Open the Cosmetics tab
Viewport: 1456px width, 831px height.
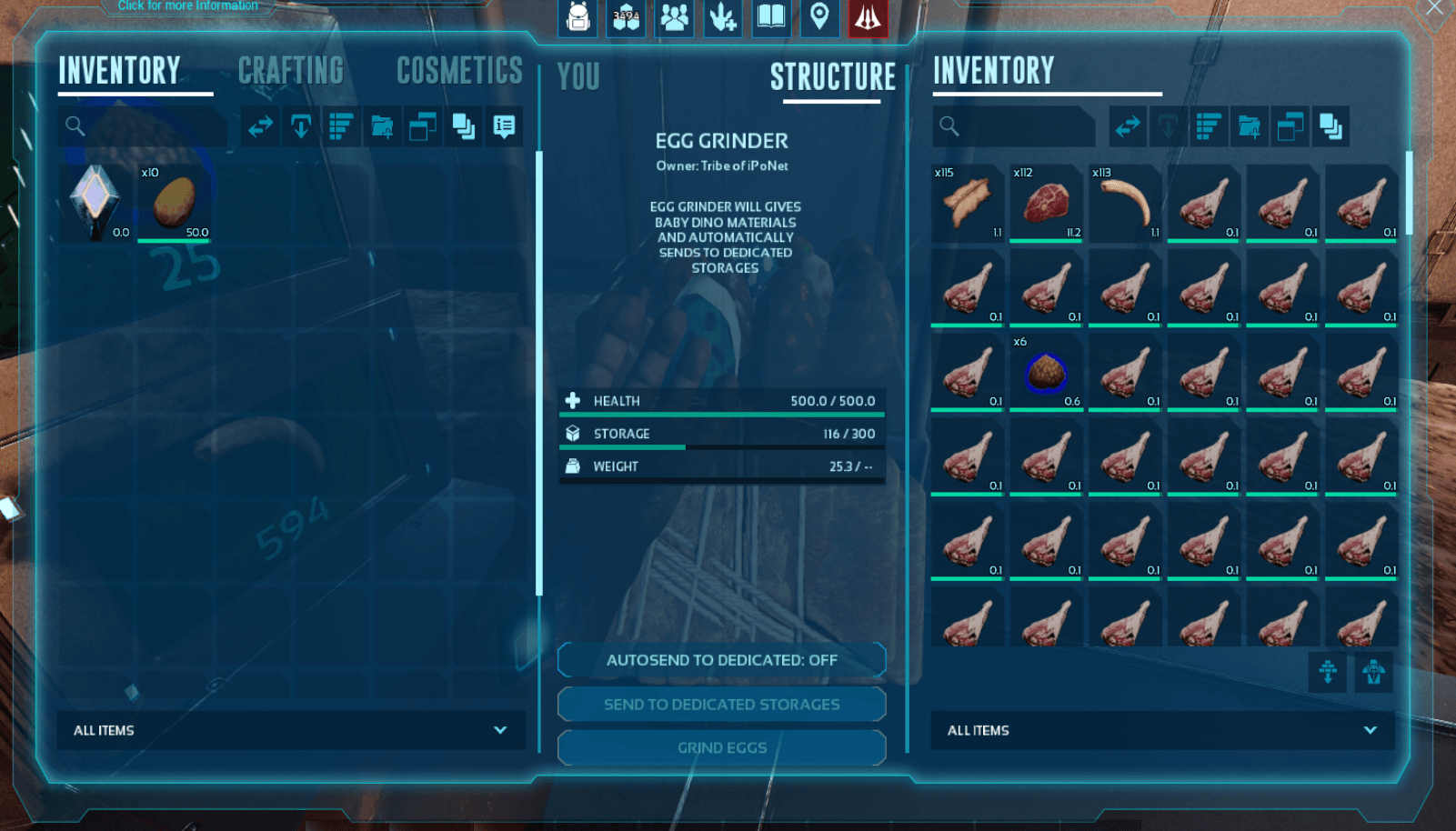459,71
